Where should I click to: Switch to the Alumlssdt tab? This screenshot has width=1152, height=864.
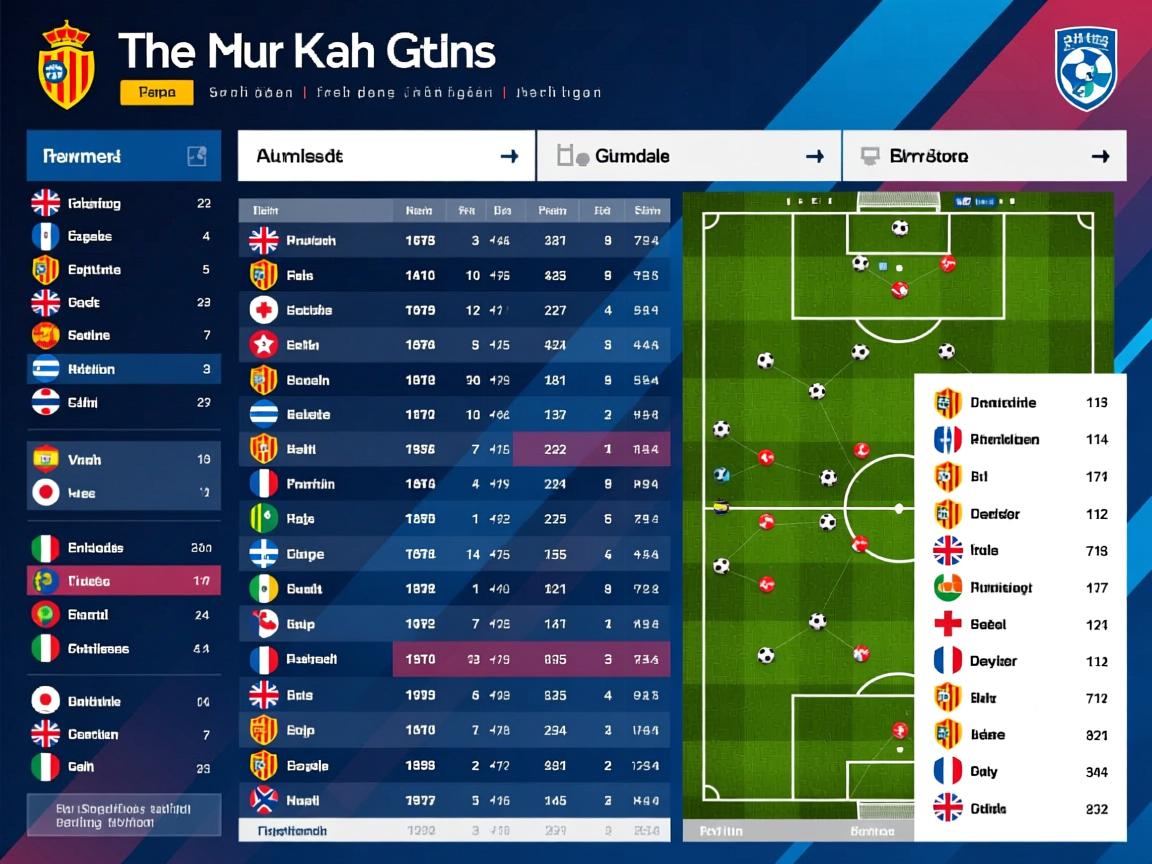click(386, 156)
